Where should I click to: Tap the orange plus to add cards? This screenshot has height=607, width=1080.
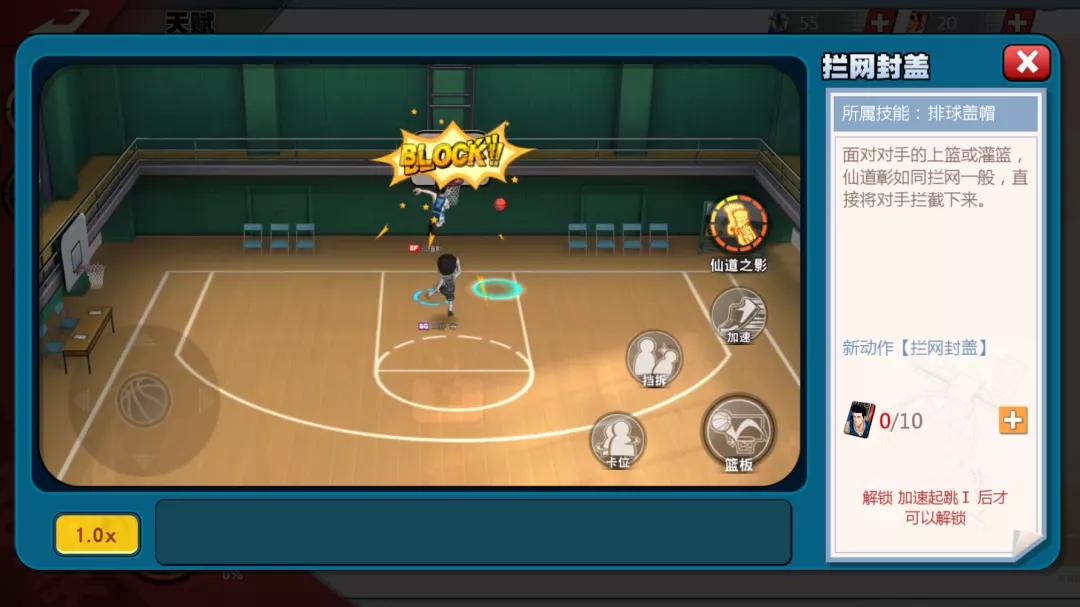point(1012,420)
